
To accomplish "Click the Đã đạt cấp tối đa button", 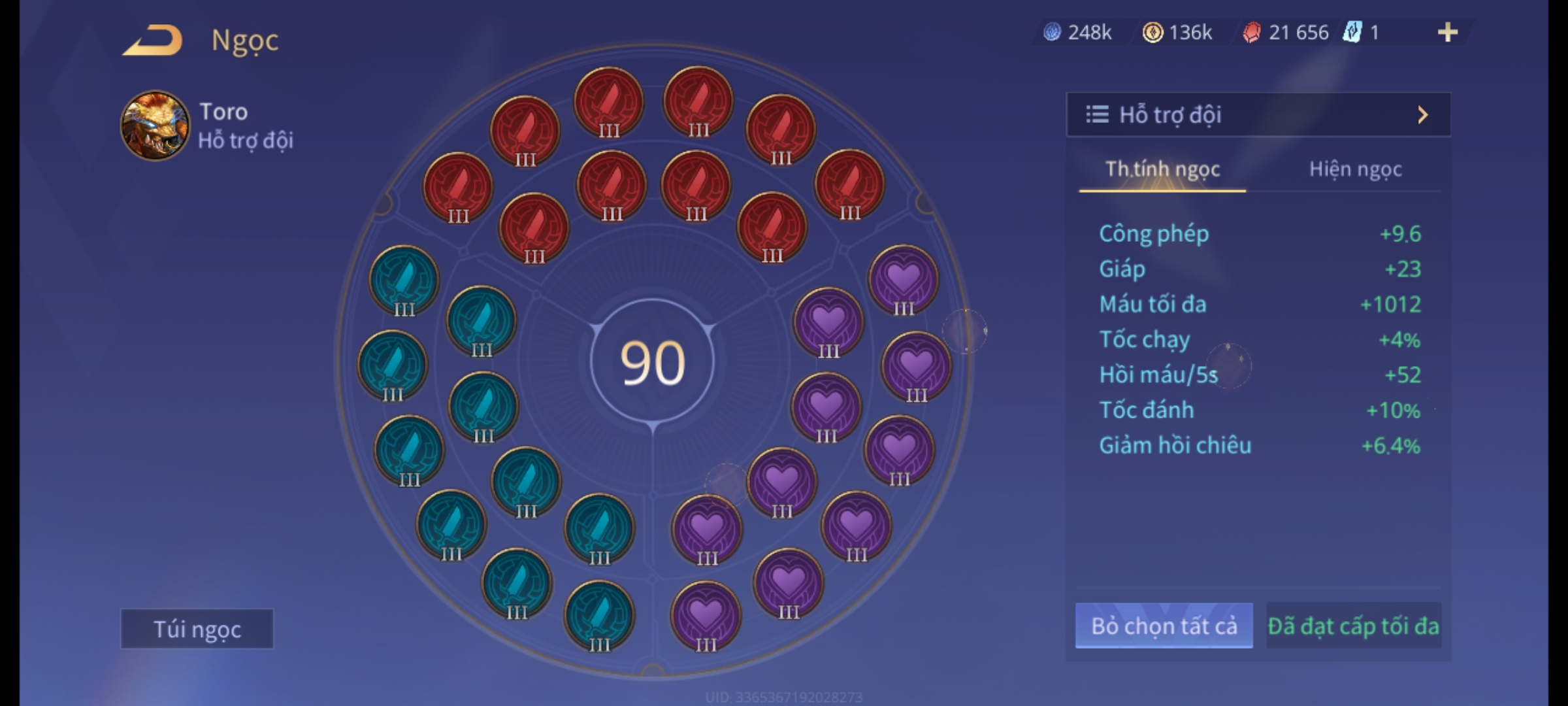I will (x=1353, y=626).
